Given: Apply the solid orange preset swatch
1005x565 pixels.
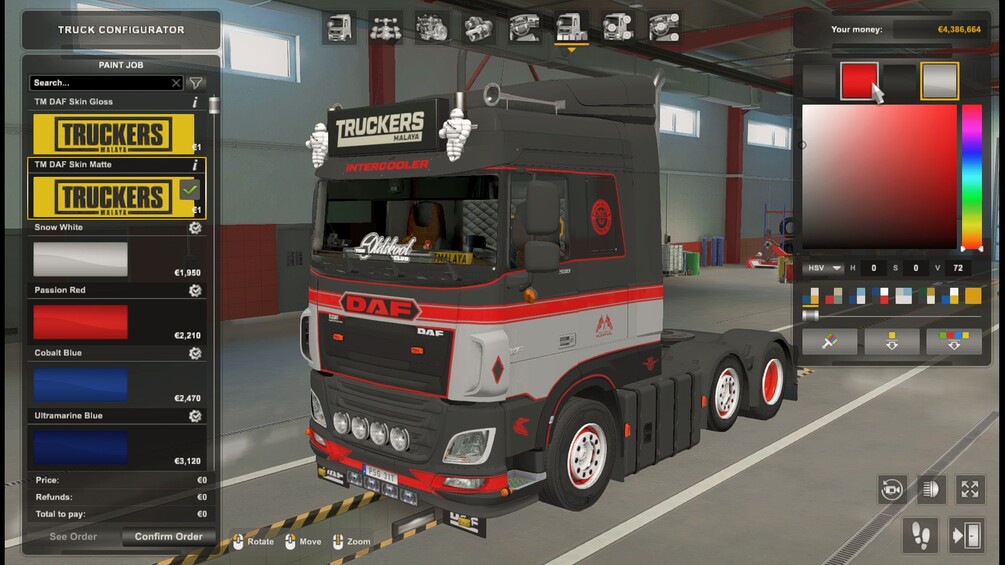Looking at the screenshot, I should 973,296.
